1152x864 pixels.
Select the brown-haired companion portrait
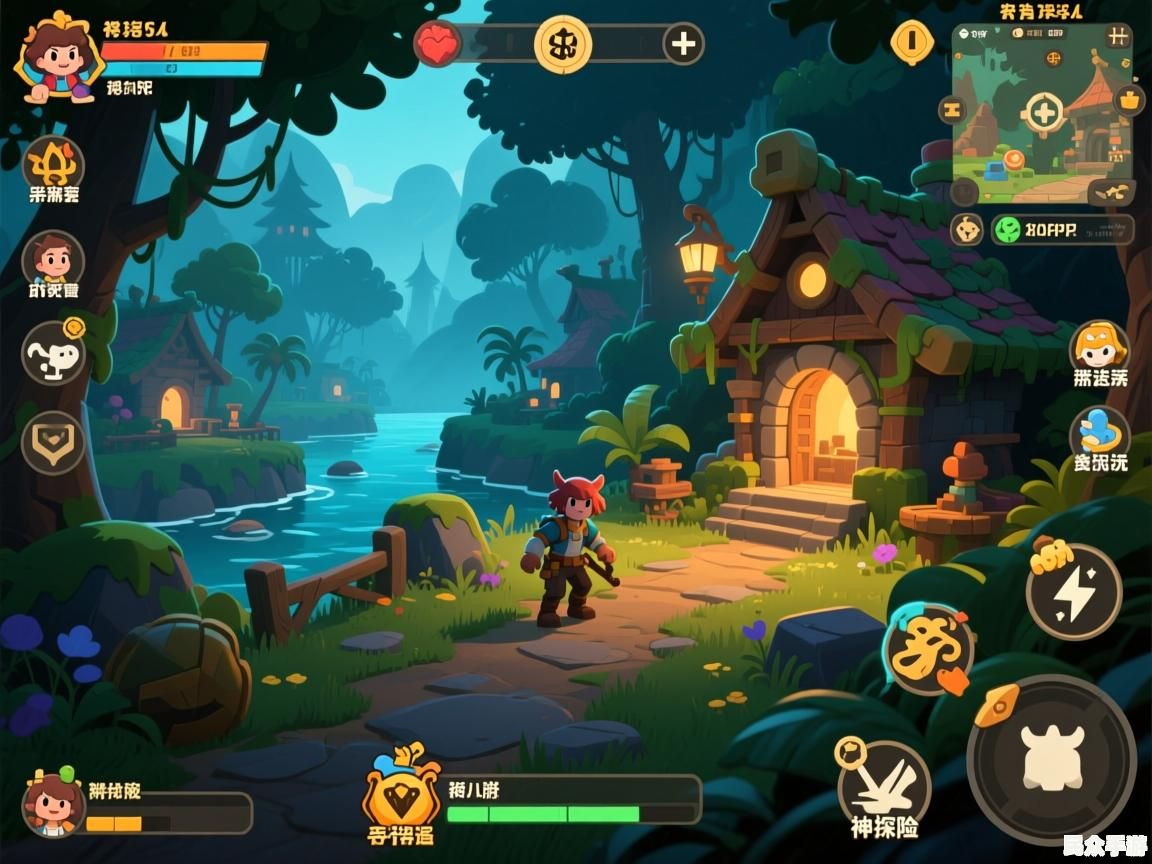53,260
